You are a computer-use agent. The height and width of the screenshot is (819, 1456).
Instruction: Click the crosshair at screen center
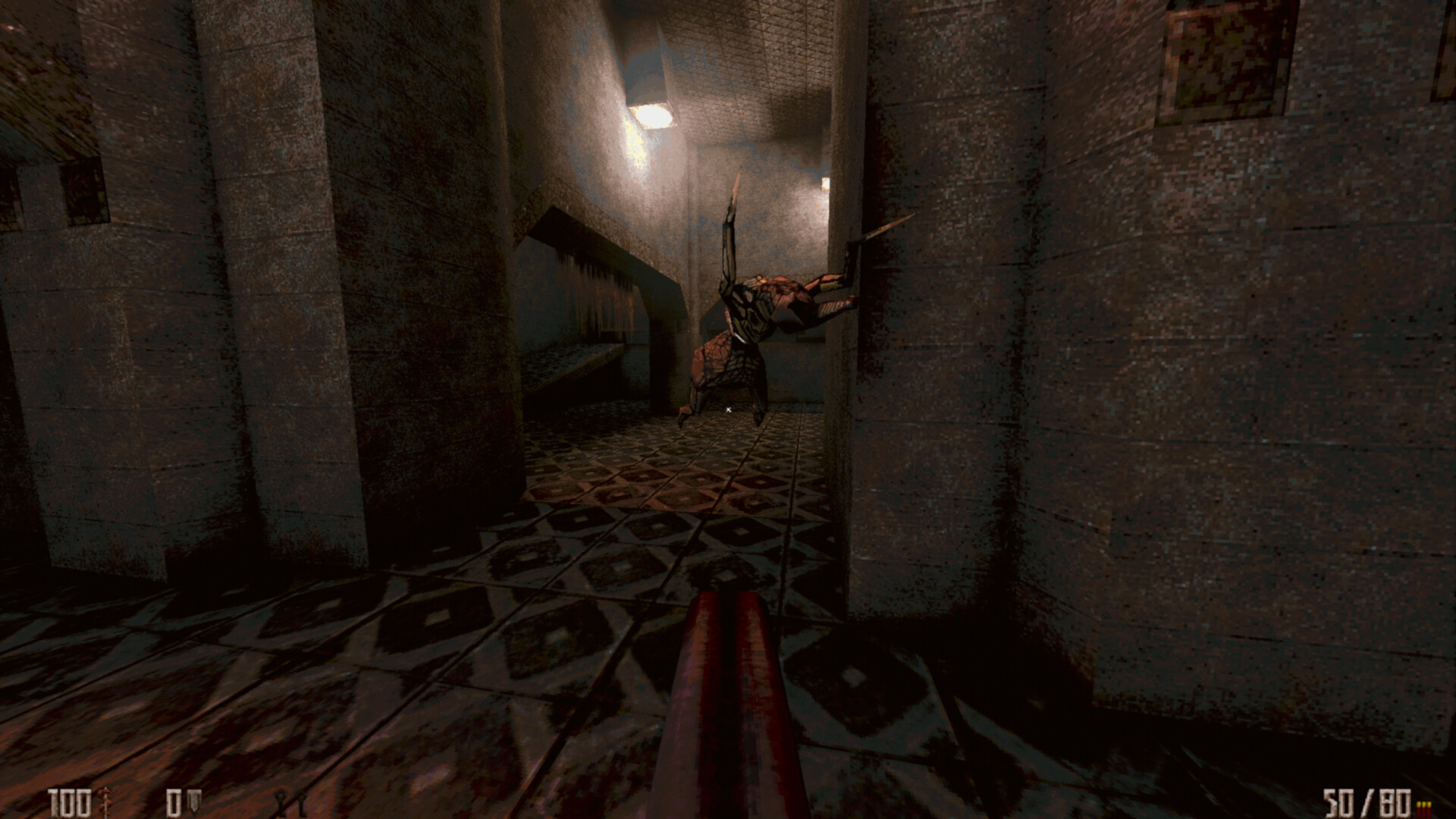[728, 409]
